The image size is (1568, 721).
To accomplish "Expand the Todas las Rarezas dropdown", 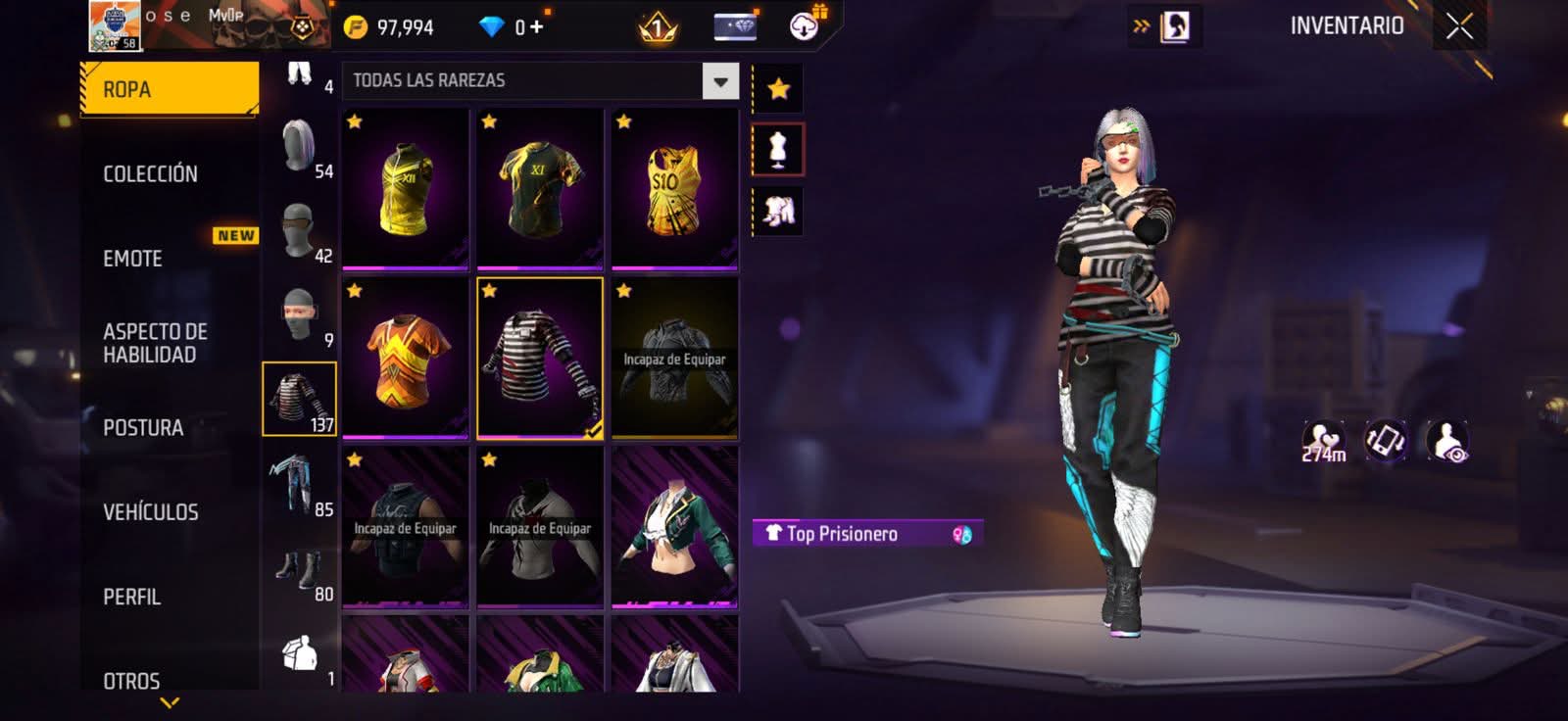I will [720, 81].
